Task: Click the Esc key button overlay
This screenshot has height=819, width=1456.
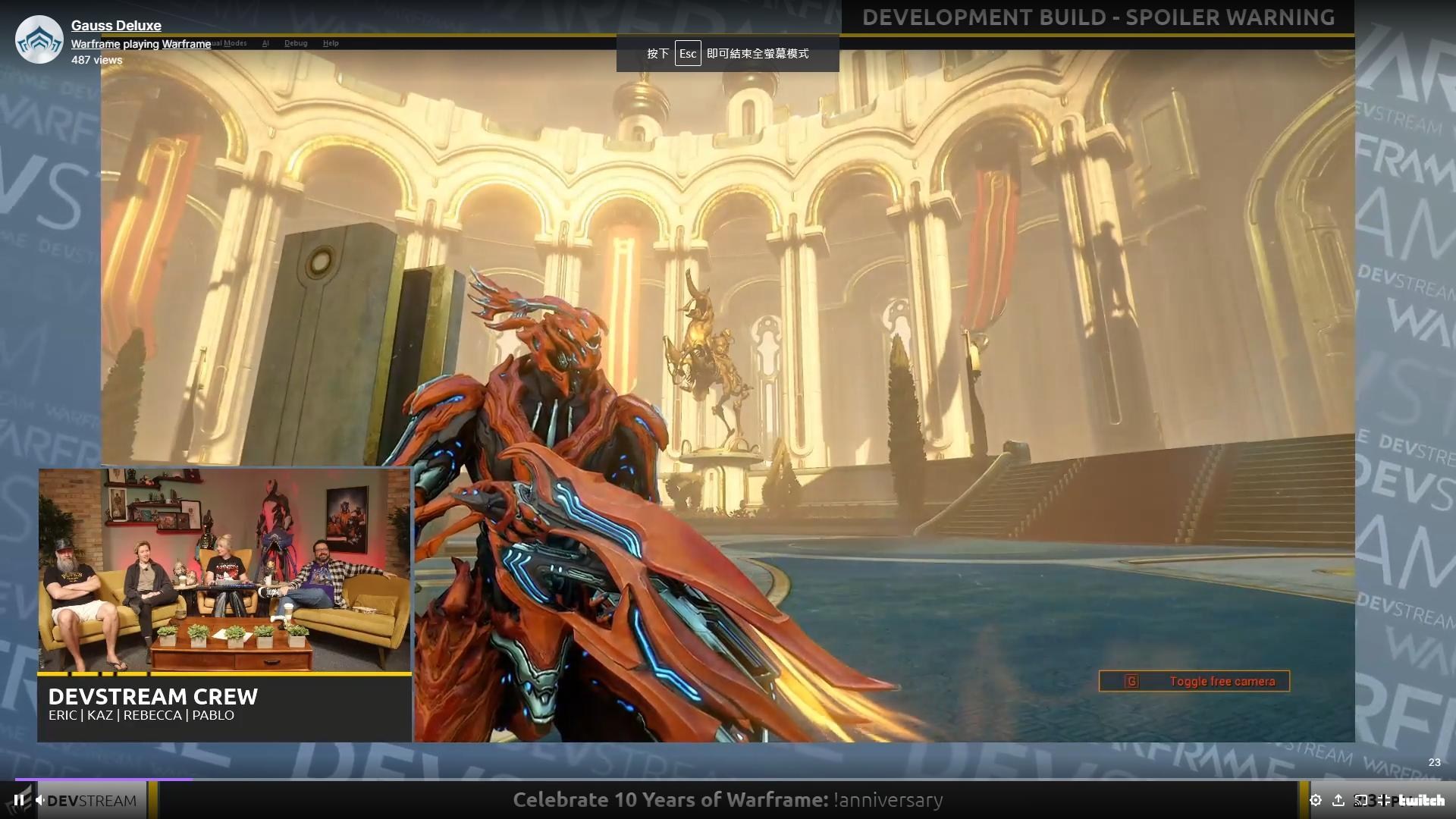Action: [688, 54]
